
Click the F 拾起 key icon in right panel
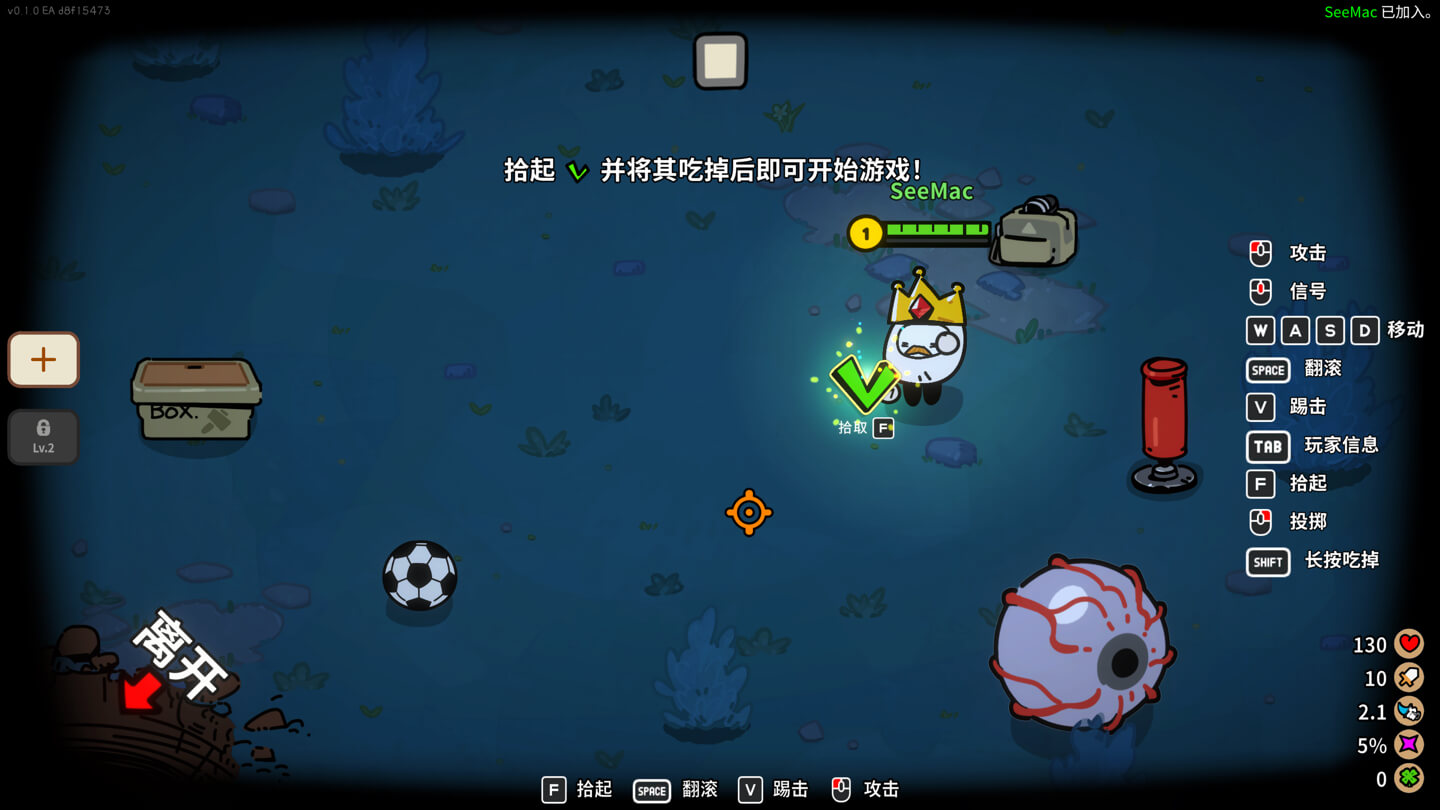(x=1259, y=484)
